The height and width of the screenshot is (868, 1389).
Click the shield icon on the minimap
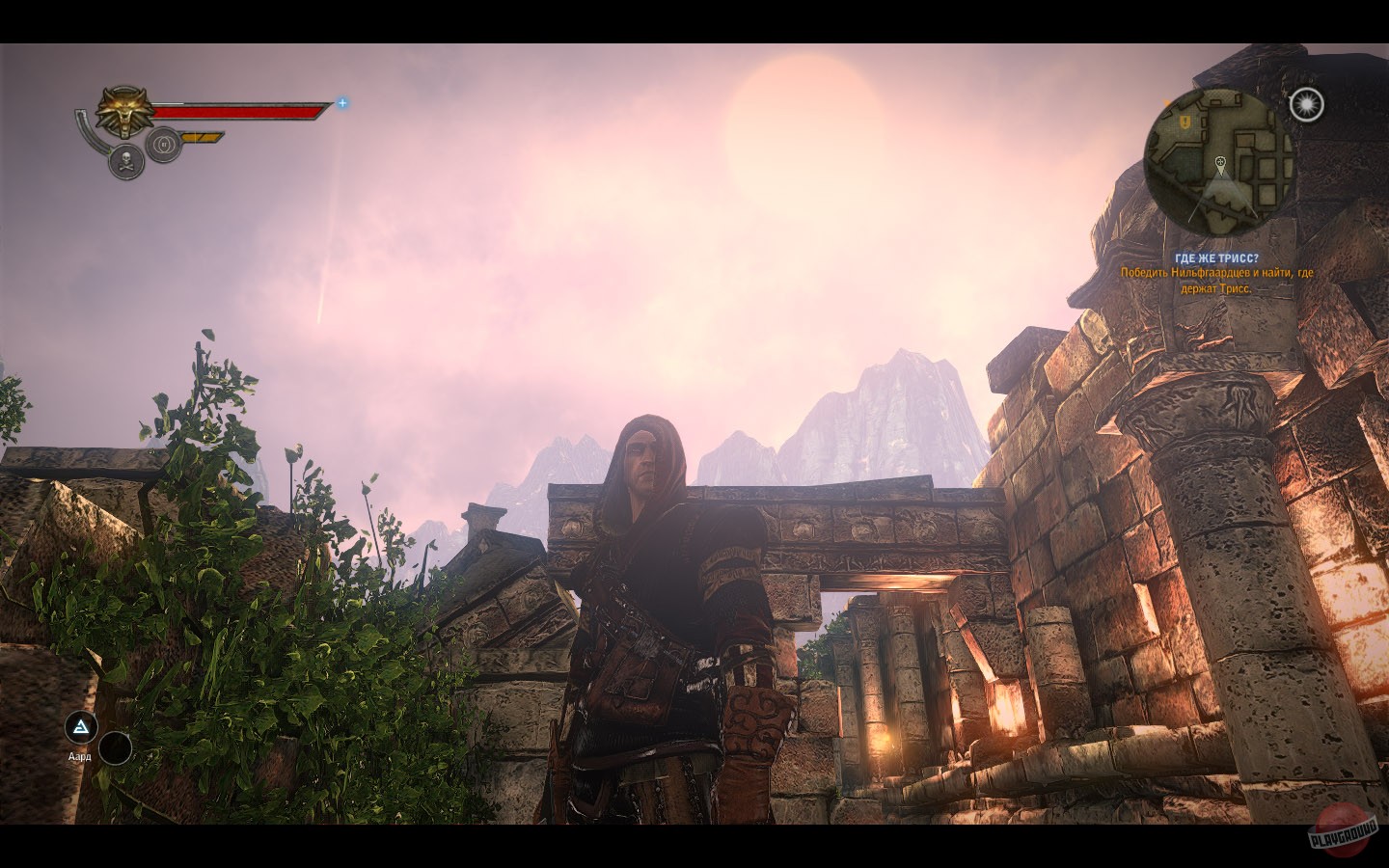click(1186, 121)
